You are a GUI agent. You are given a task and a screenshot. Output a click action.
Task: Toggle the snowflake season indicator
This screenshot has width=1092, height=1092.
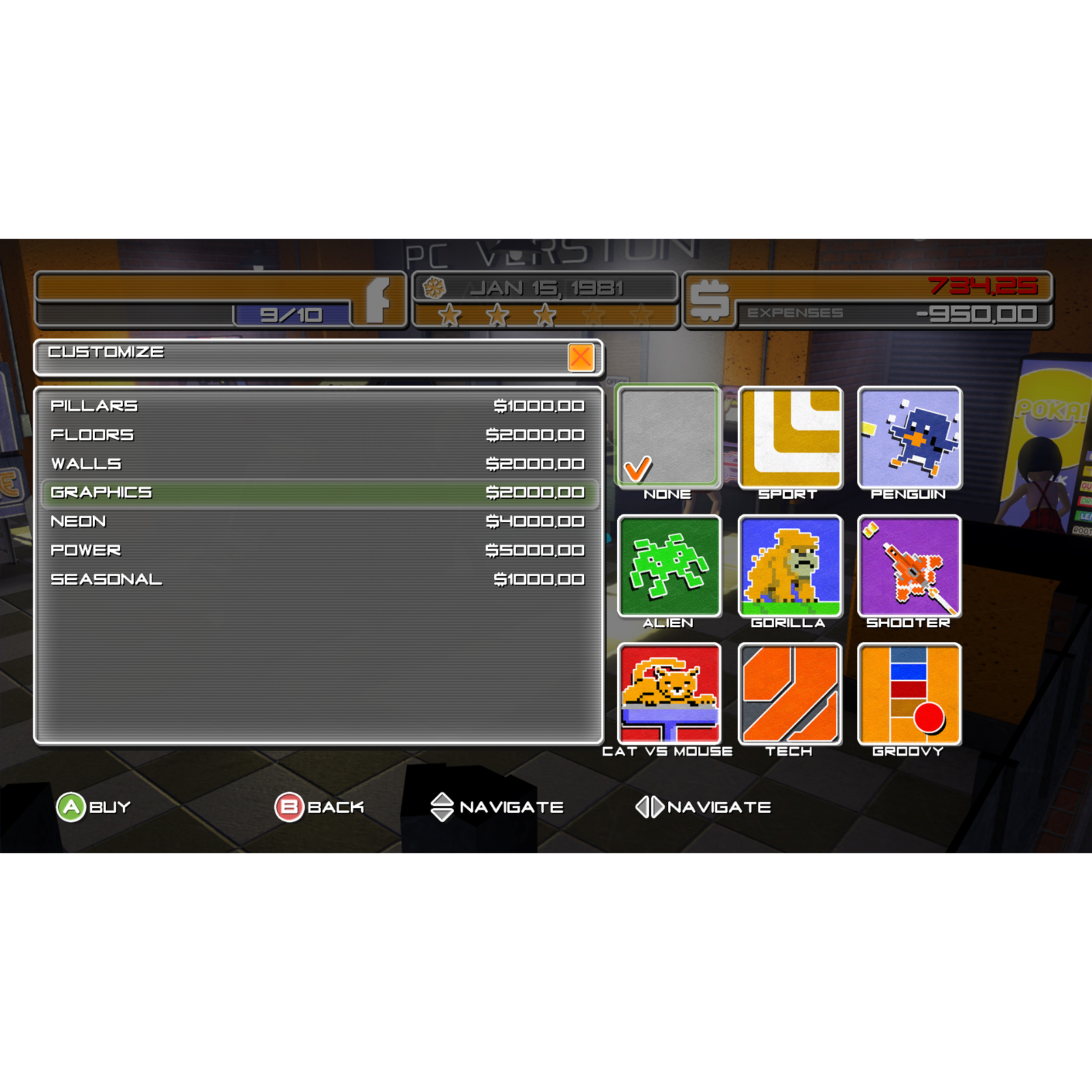pos(435,287)
